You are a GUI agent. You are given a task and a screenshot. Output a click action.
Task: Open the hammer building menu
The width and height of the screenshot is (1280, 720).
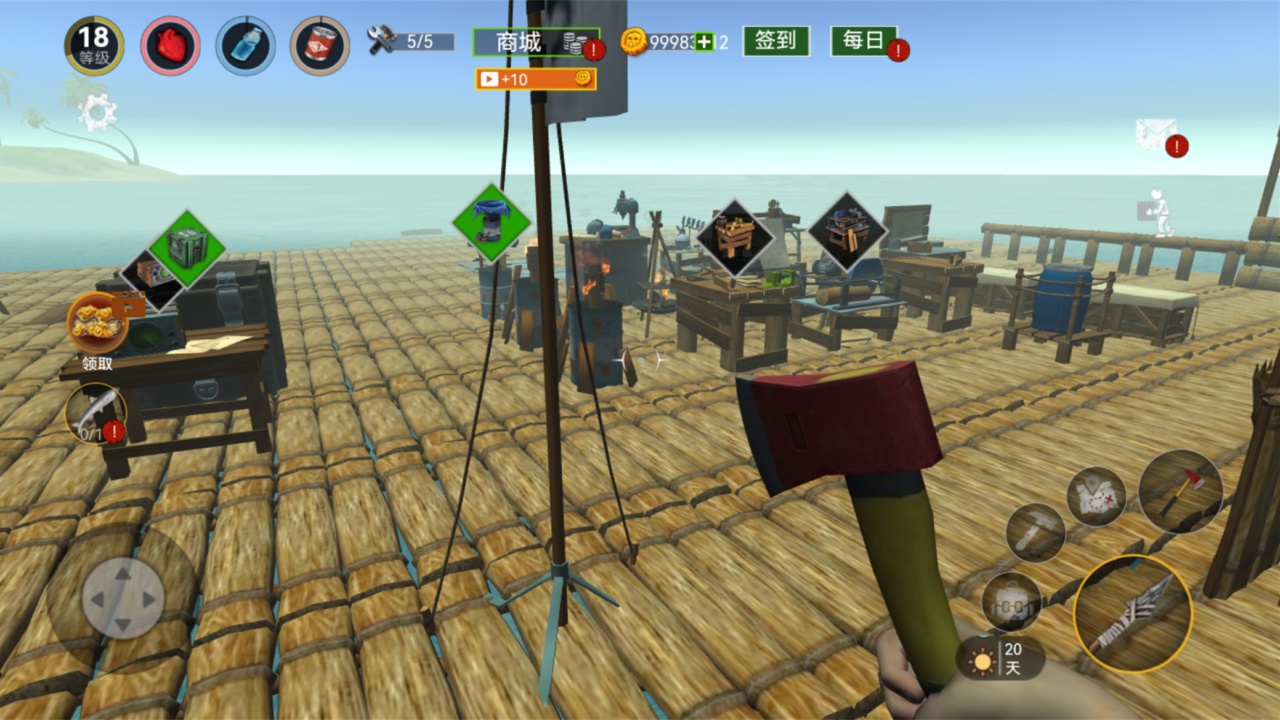pos(1035,533)
